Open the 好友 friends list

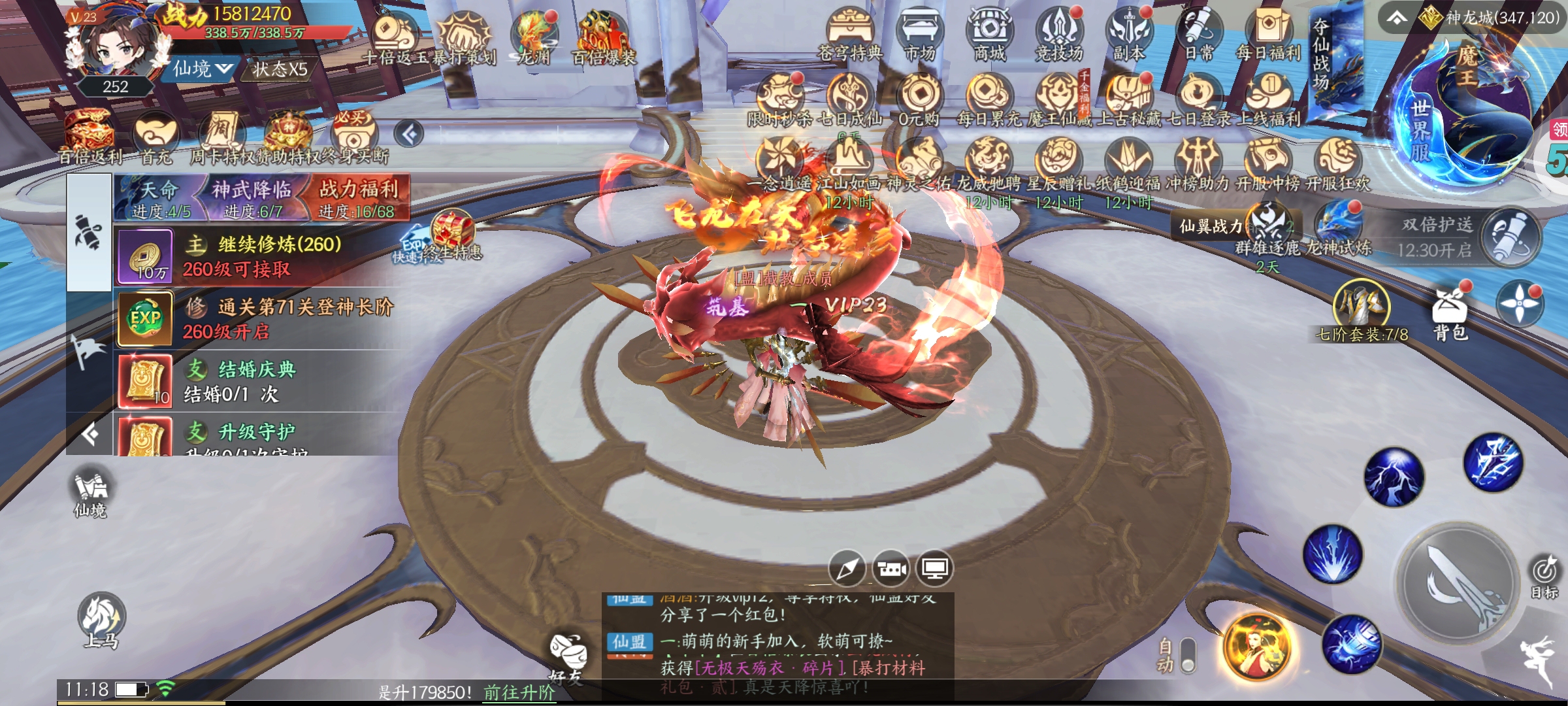(x=567, y=656)
